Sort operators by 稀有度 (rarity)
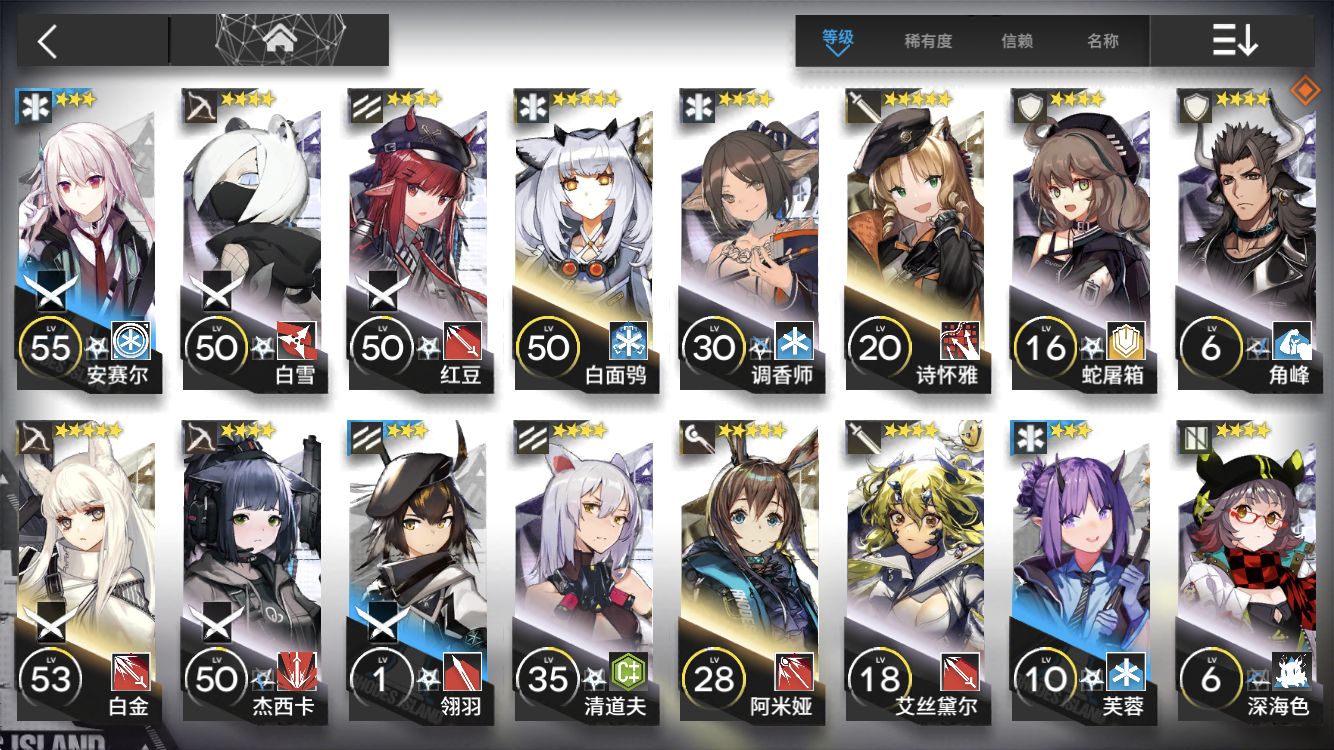 tap(928, 41)
